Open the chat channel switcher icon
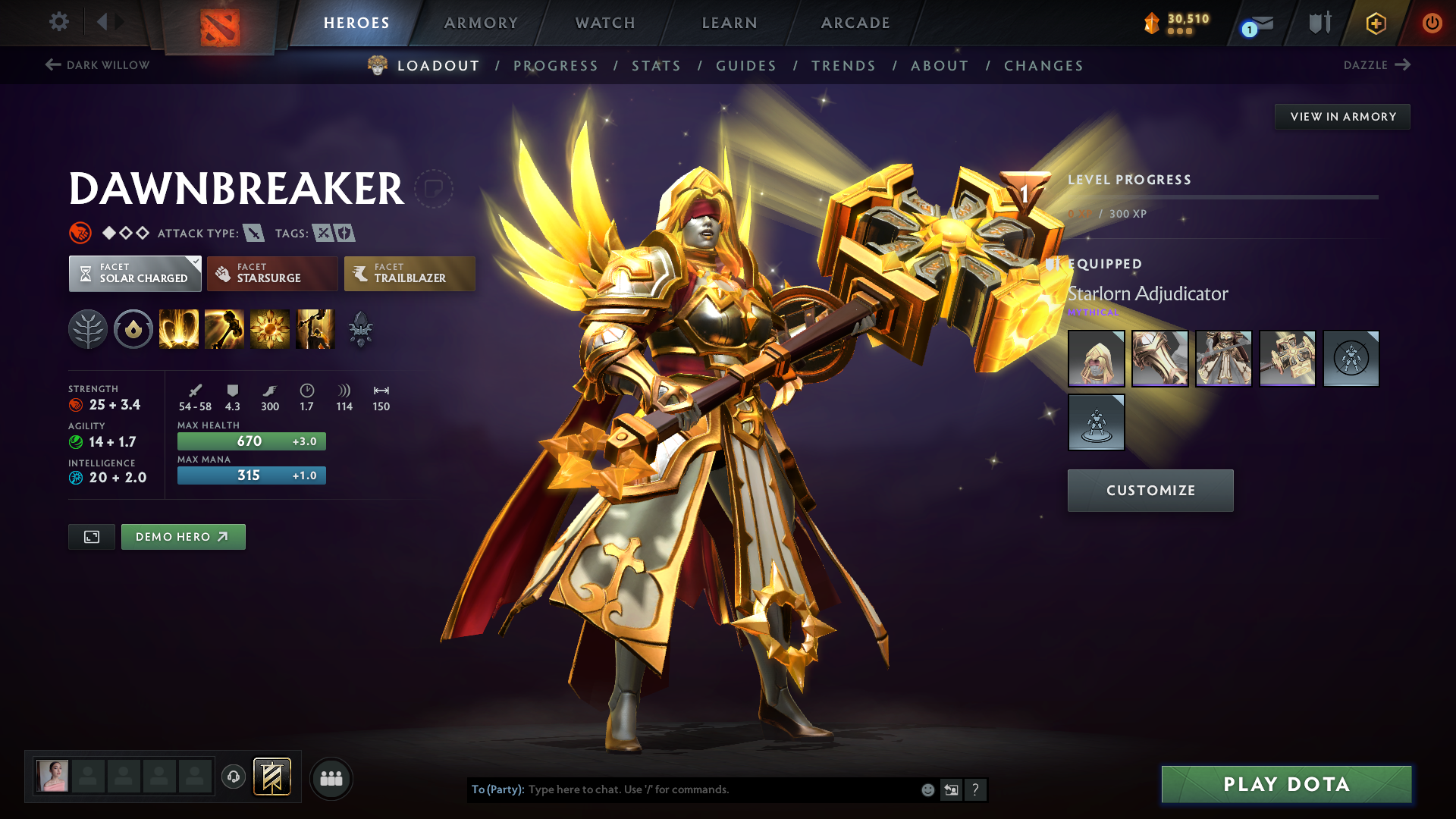The height and width of the screenshot is (819, 1456). [951, 789]
